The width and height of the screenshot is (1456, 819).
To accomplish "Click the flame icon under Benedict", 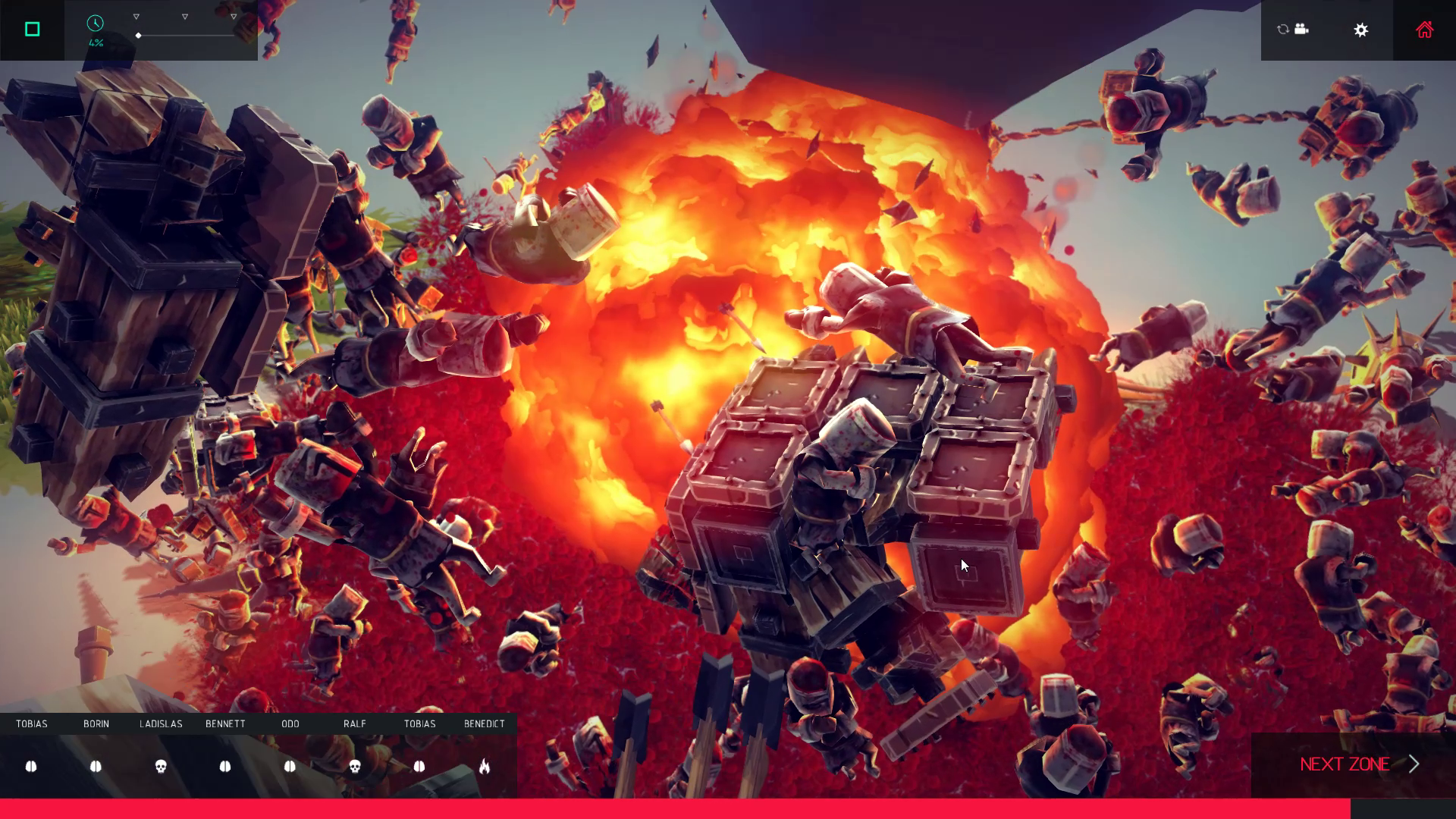I will 485,767.
